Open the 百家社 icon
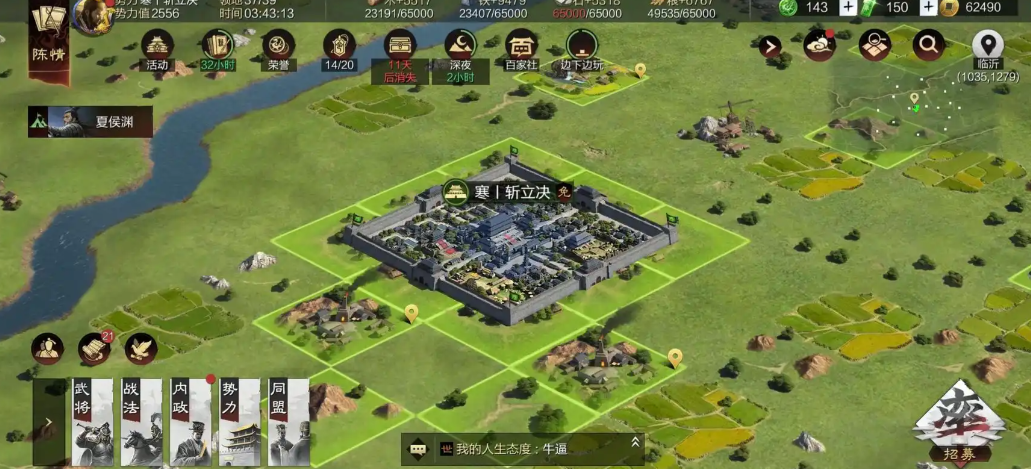 click(520, 48)
